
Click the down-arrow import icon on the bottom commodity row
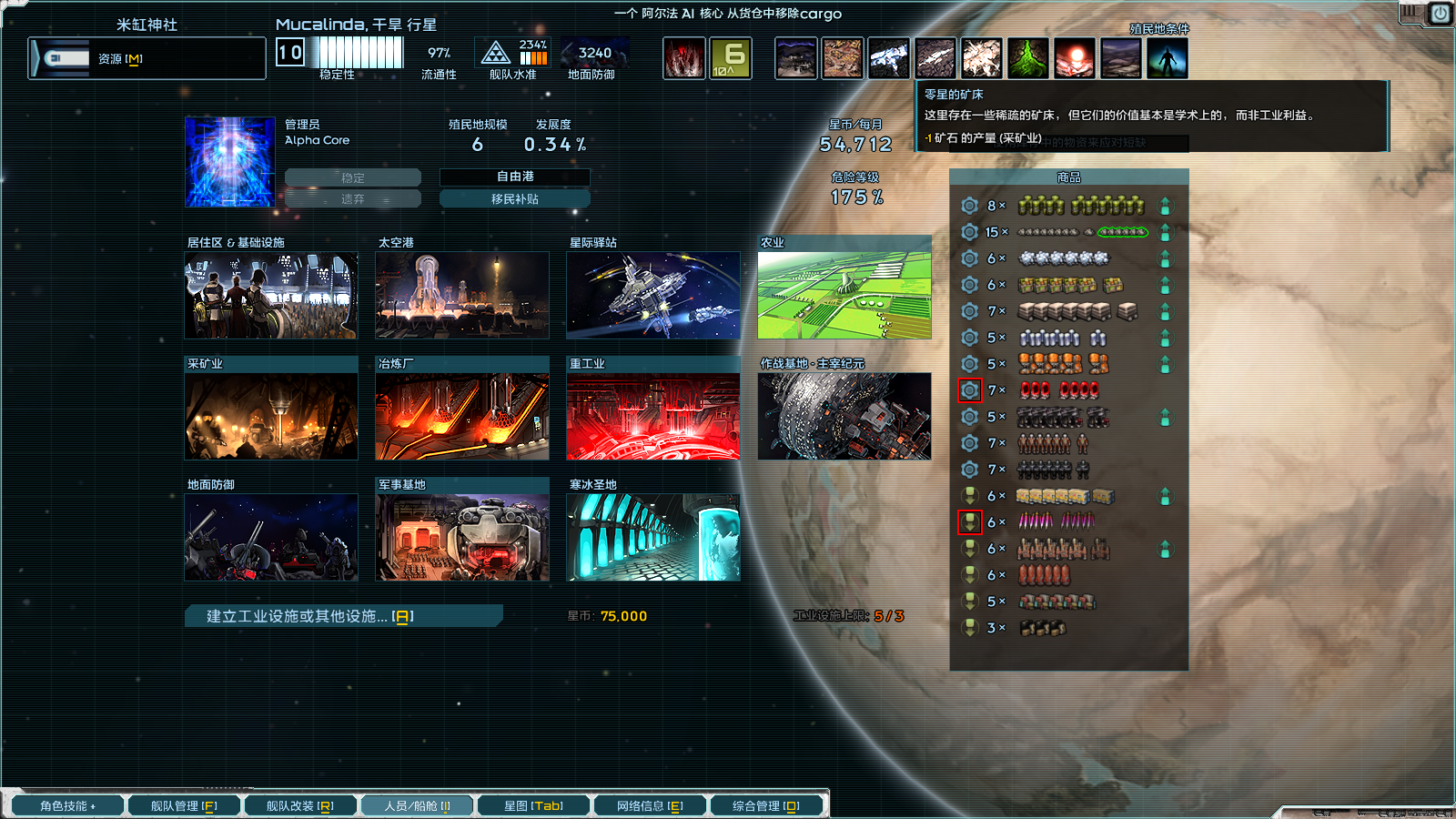[x=967, y=626]
